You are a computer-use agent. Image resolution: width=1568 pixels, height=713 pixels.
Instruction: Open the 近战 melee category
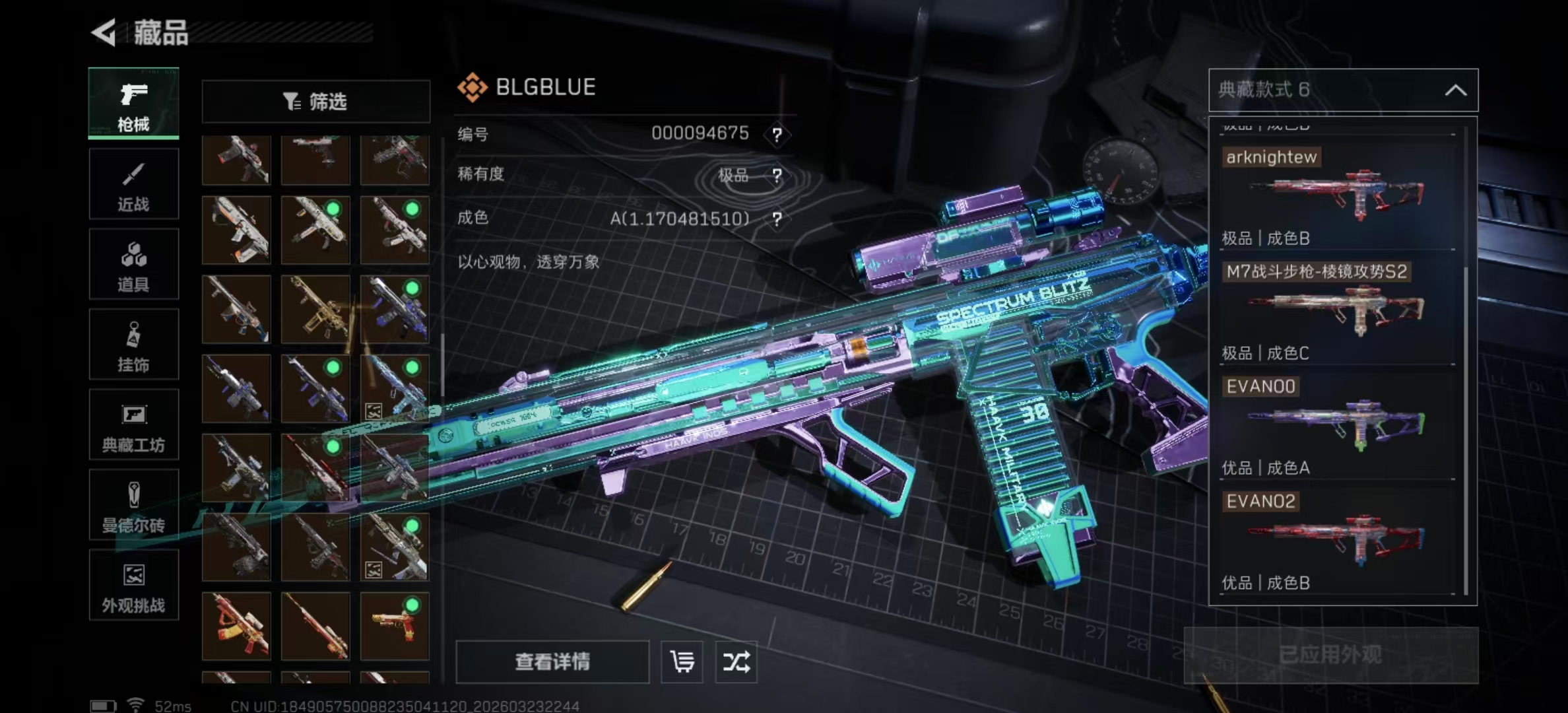pos(133,184)
